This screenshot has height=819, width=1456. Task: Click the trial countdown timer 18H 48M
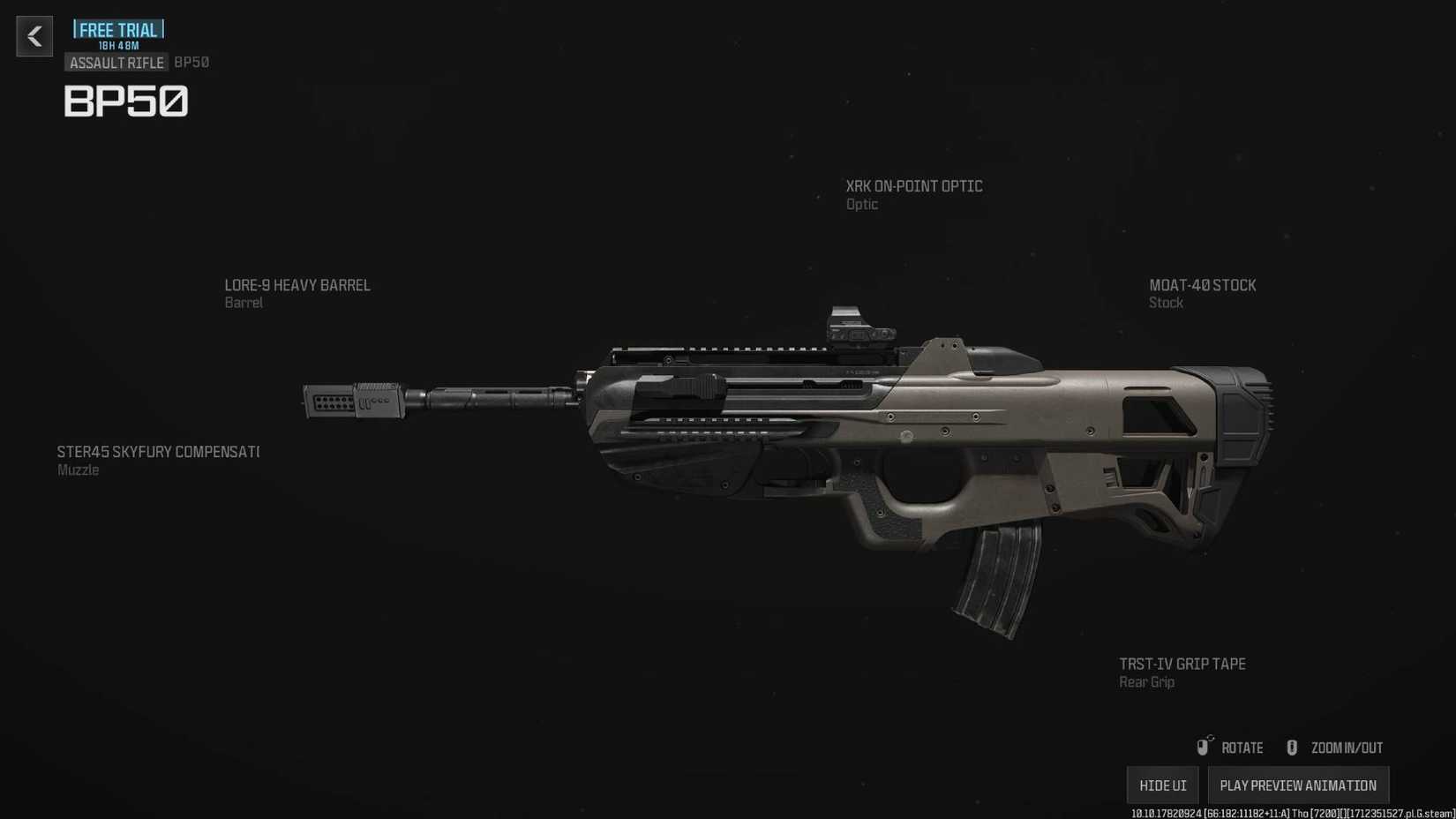117,45
